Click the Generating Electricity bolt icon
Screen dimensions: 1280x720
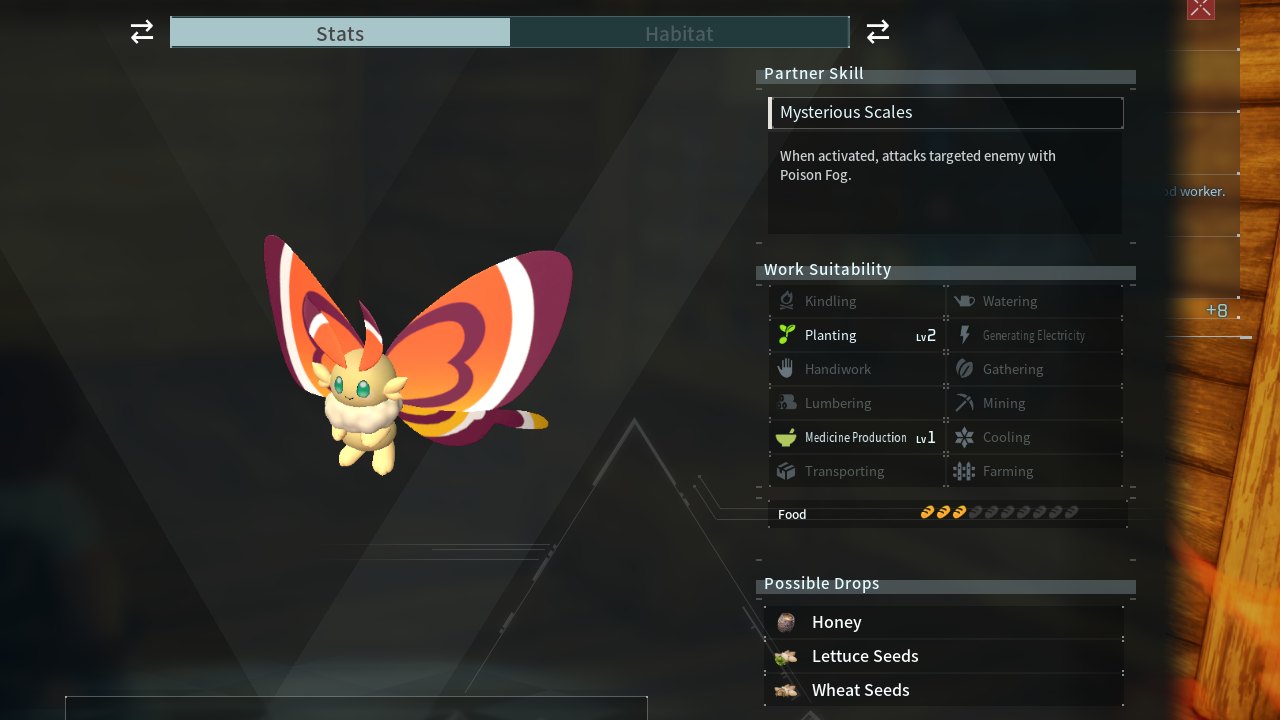[x=963, y=335]
